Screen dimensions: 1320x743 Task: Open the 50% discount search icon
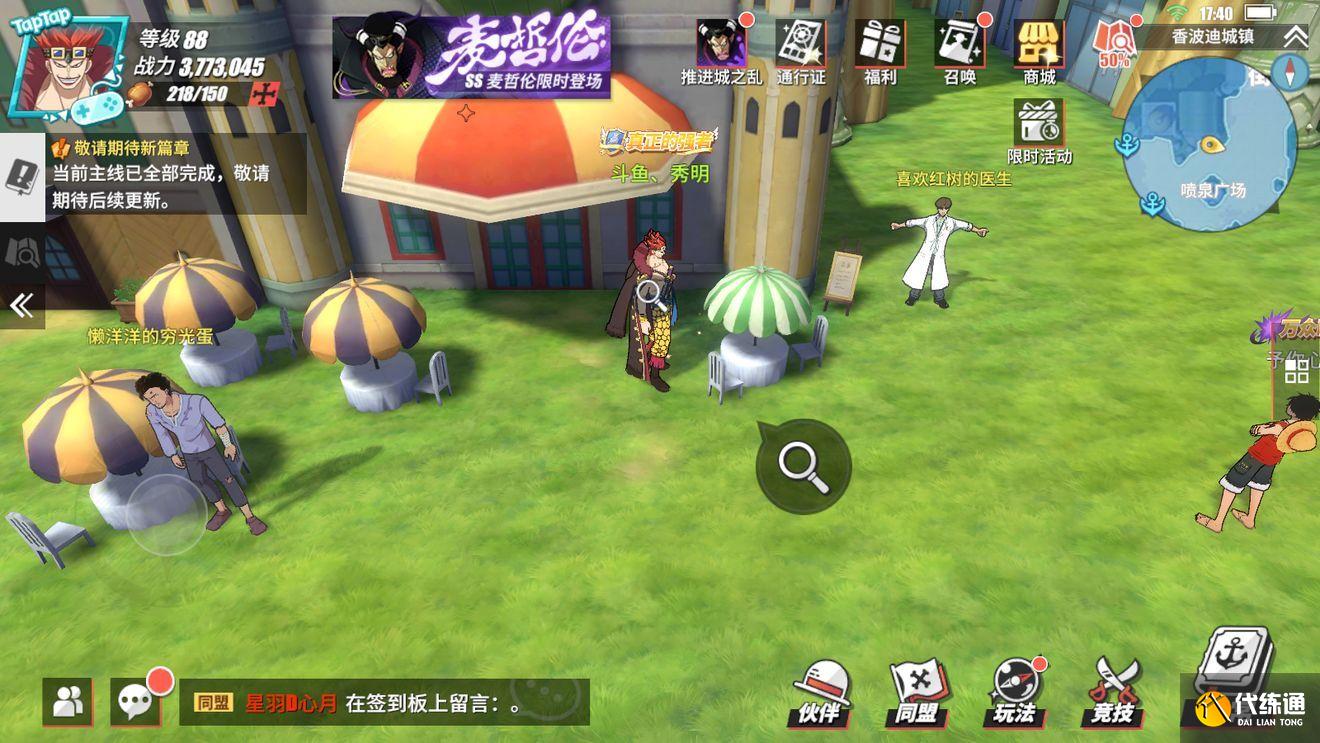[1115, 43]
